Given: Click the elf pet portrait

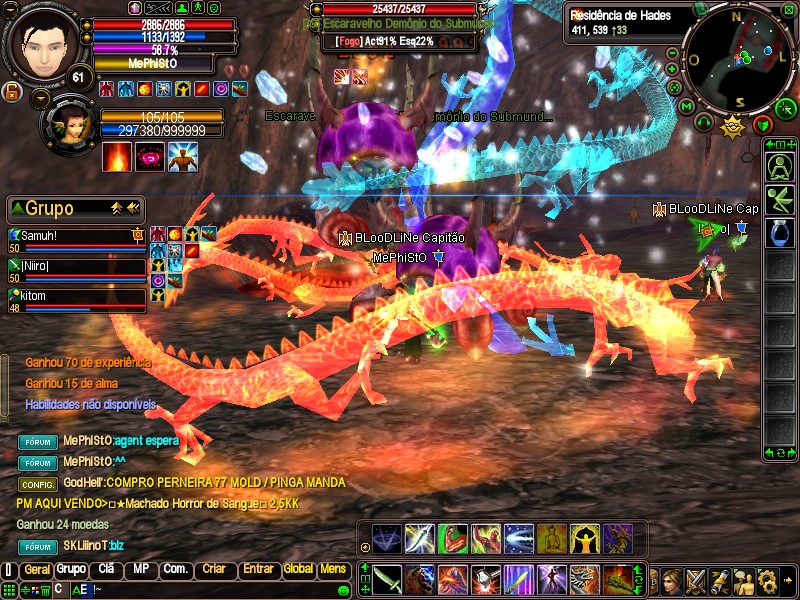Looking at the screenshot, I should click(x=67, y=123).
